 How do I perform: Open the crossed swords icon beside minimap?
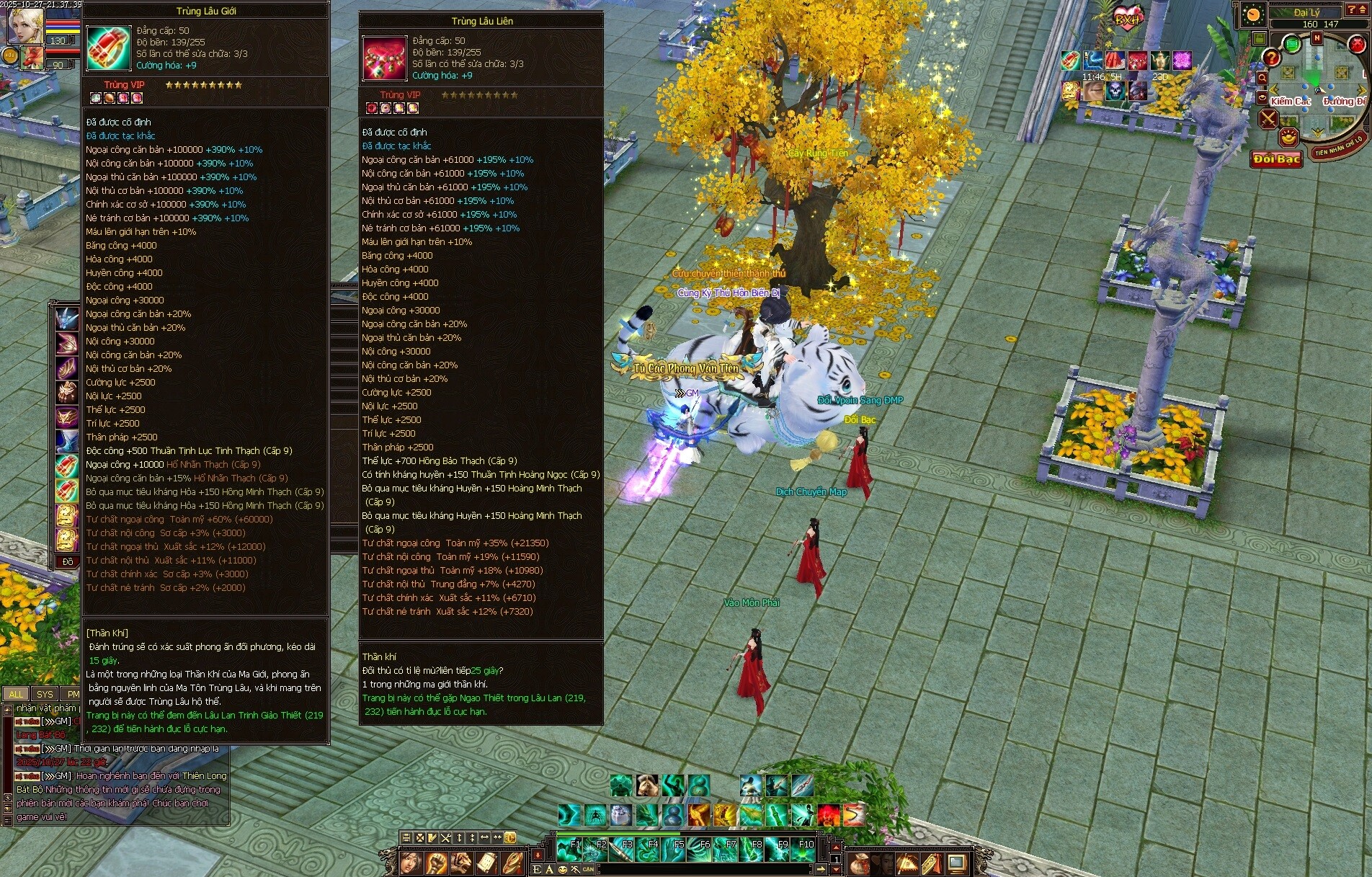tap(1268, 119)
